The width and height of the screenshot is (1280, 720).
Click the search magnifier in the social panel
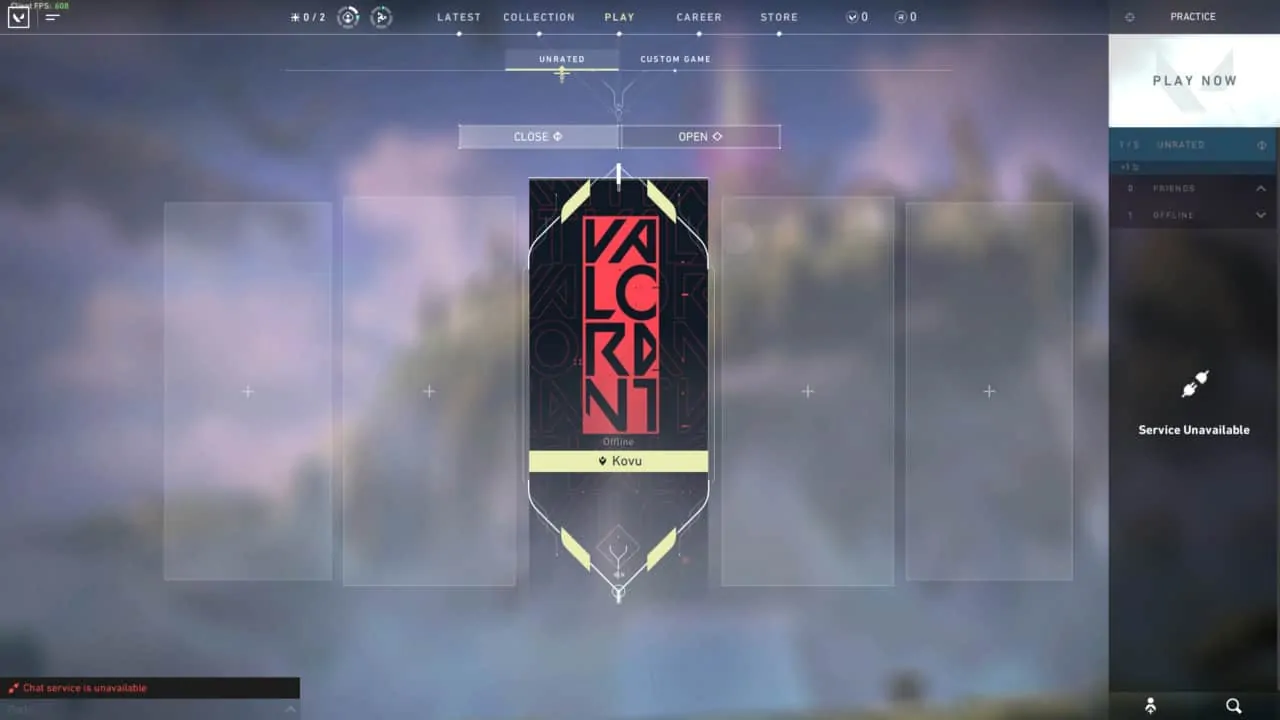(1234, 706)
